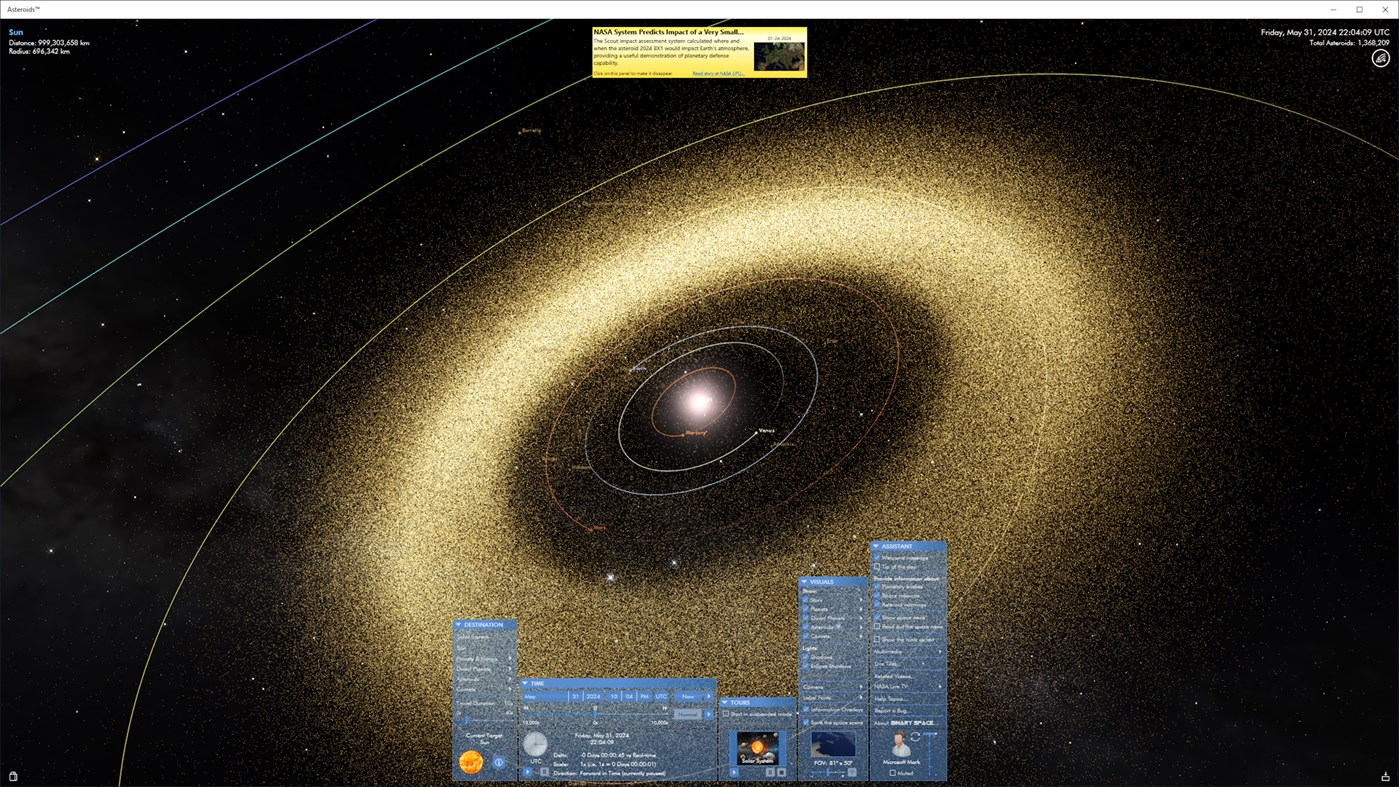Click the export icon in the bottom-right corner
The image size is (1399, 787).
coord(1384,775)
